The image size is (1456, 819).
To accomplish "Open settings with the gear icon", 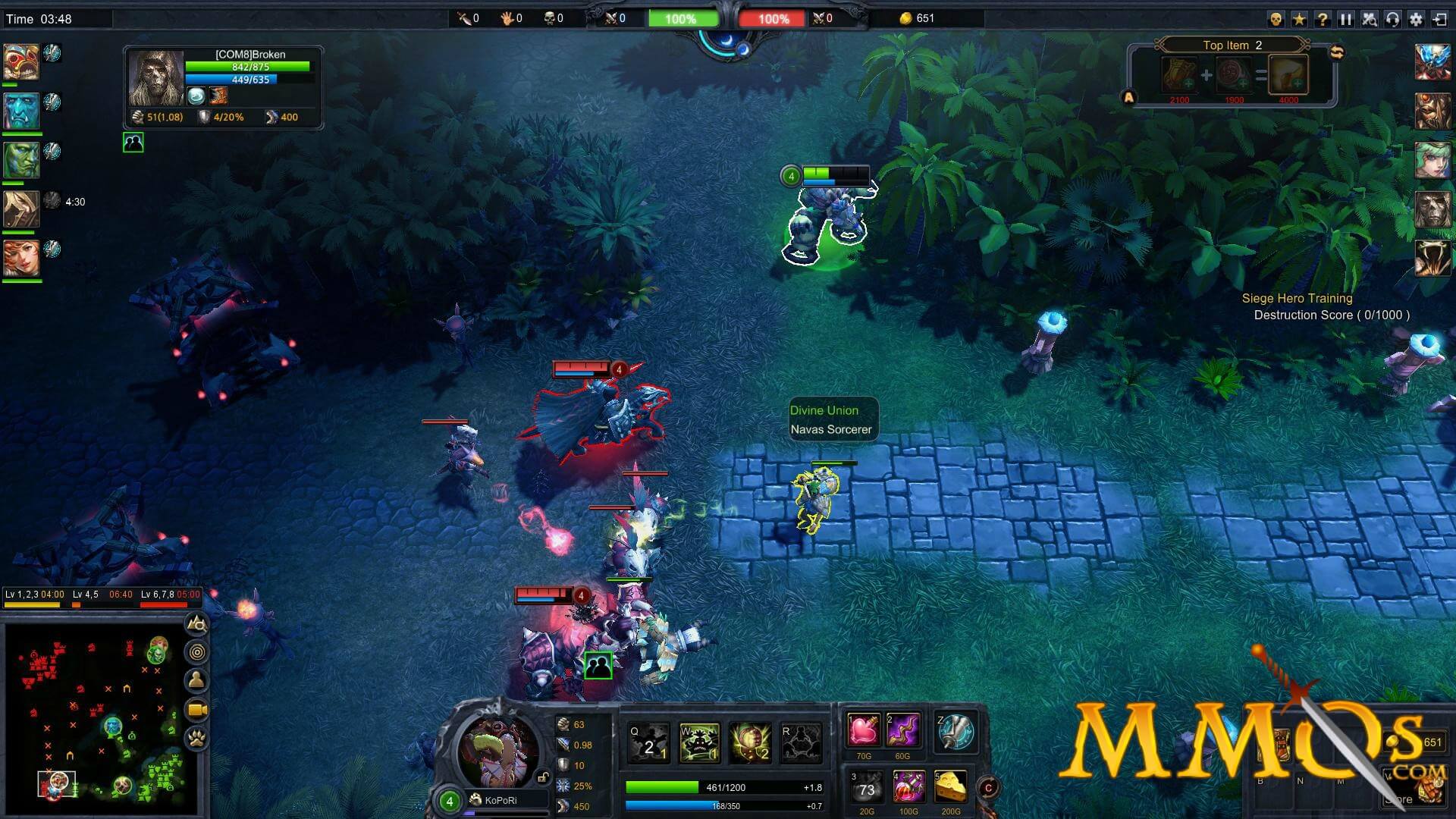I will pos(1415,18).
